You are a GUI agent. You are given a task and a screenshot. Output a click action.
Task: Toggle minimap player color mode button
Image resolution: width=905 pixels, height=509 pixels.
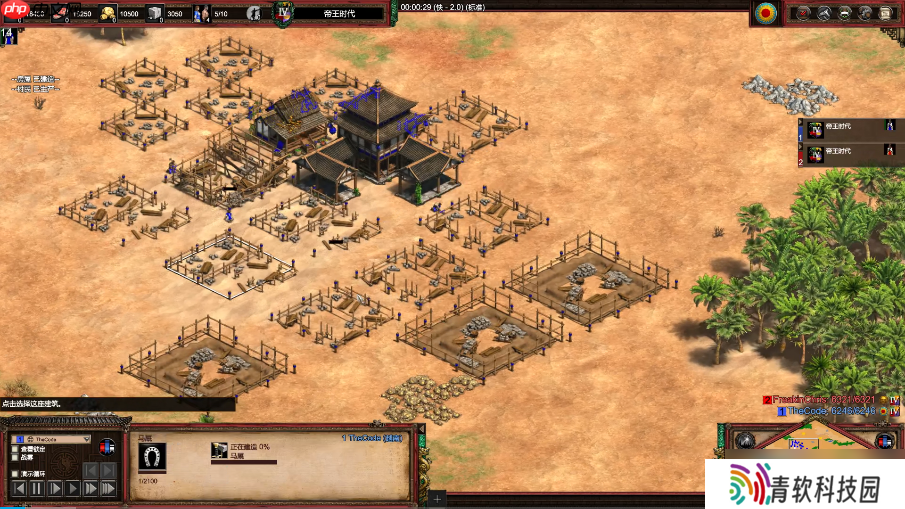tap(884, 440)
